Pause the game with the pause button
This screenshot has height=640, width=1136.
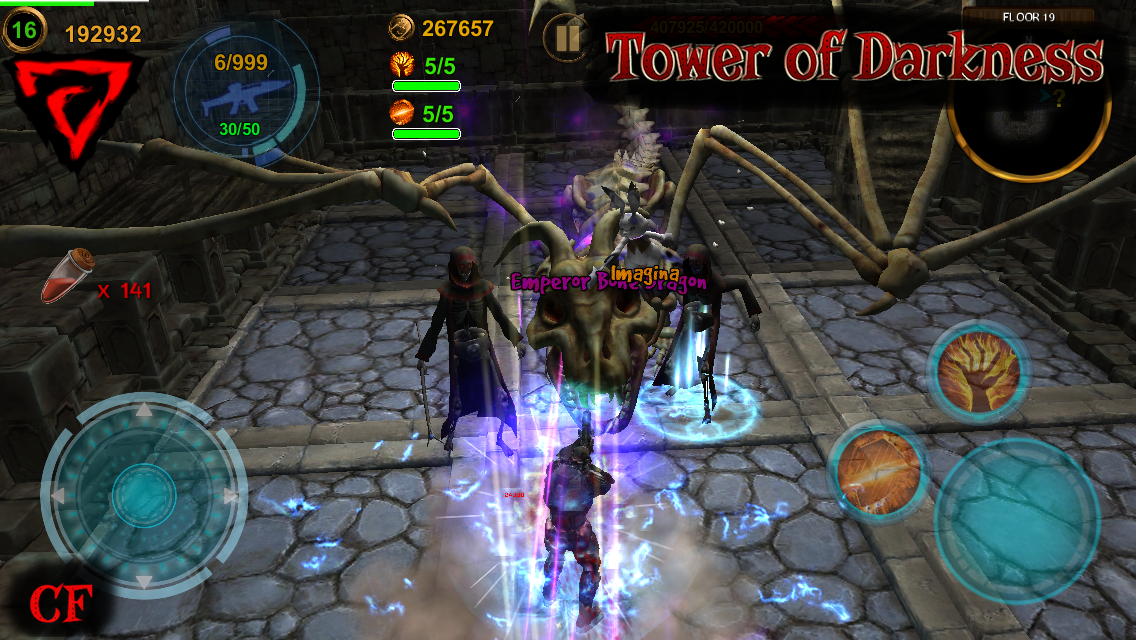tap(566, 39)
